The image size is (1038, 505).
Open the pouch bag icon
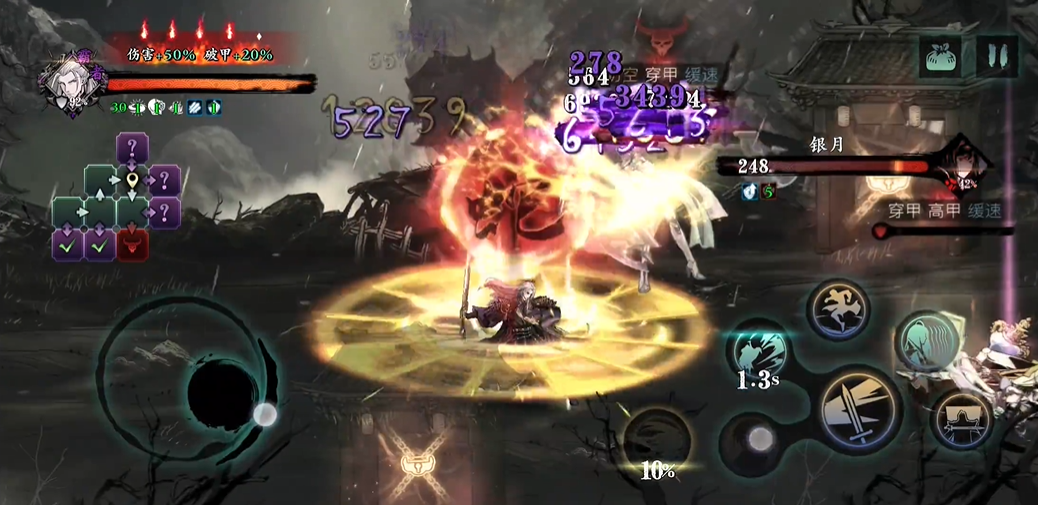pyautogui.click(x=941, y=54)
